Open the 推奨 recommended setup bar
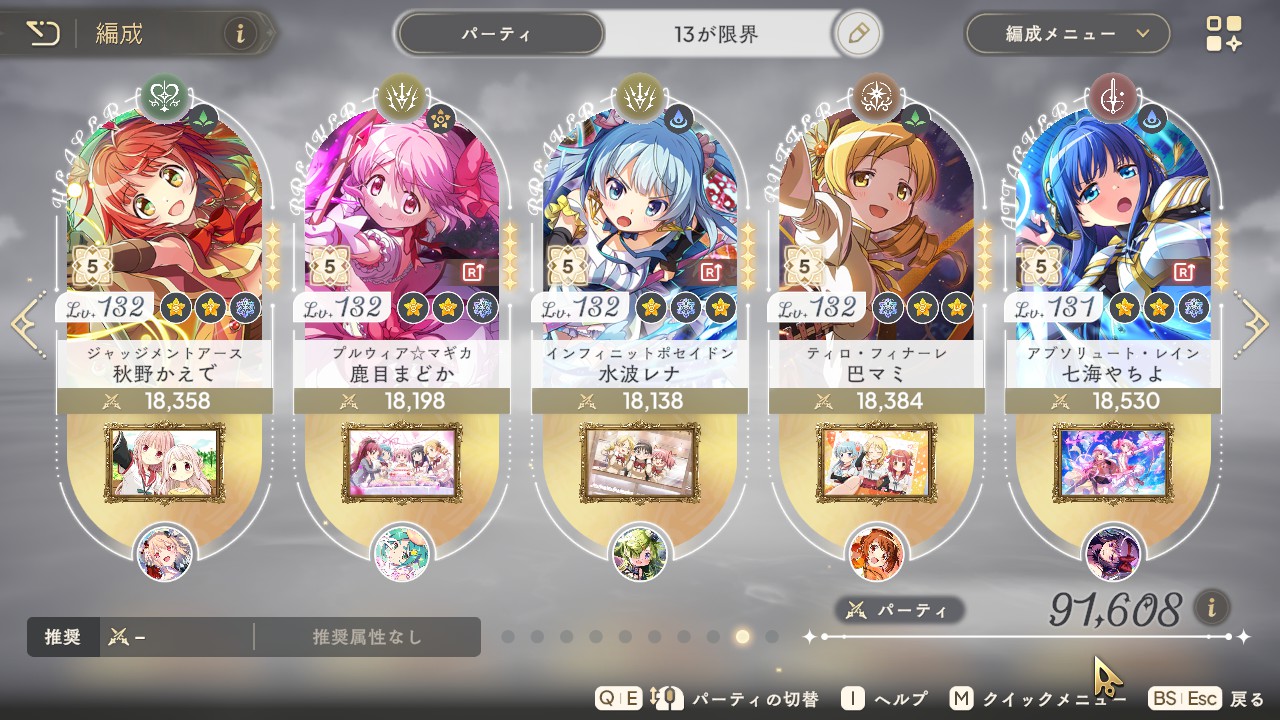The width and height of the screenshot is (1280, 720). [253, 637]
